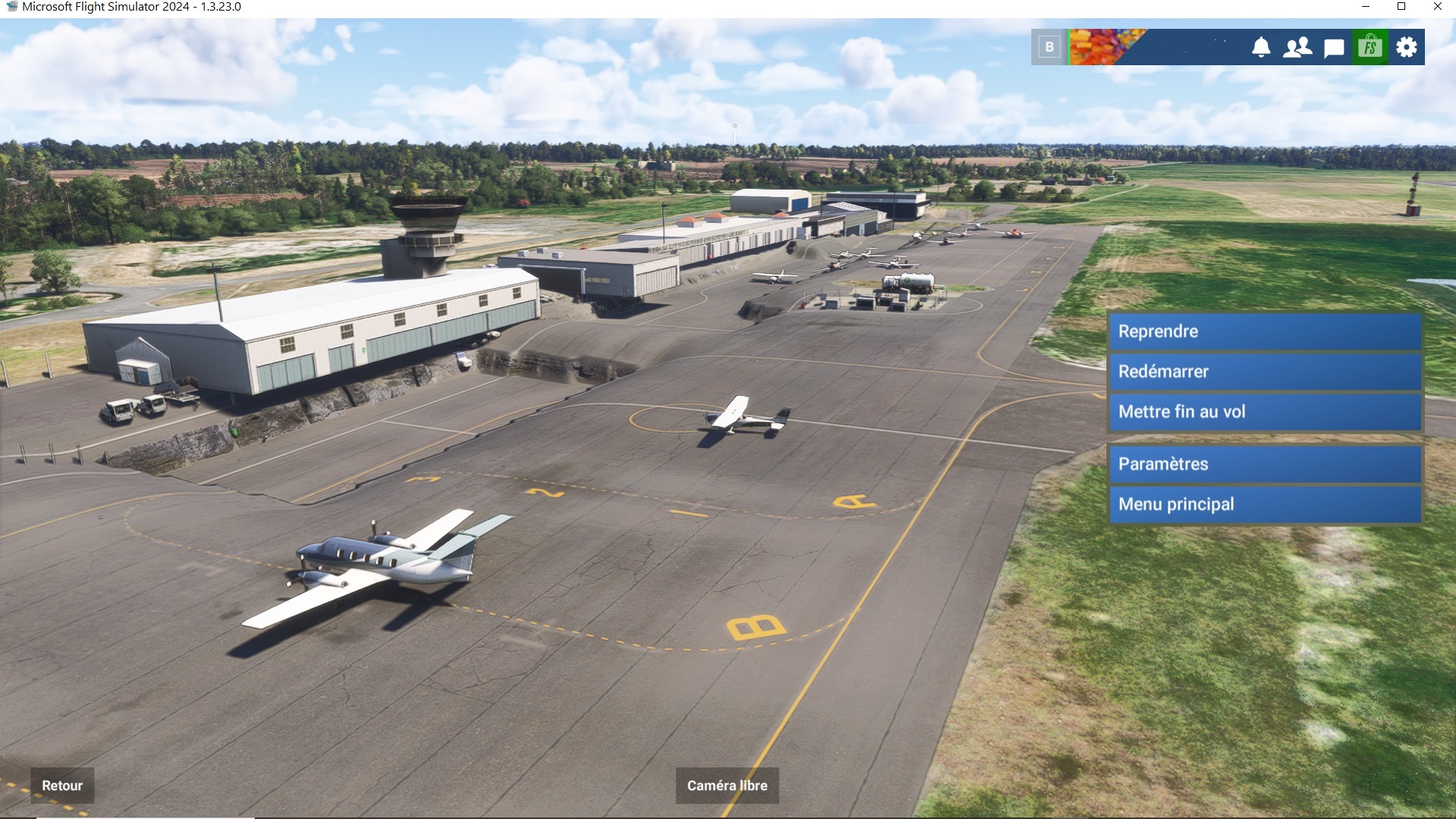1456x819 pixels.
Task: Resume the flight with Reprendre
Action: 1264,331
